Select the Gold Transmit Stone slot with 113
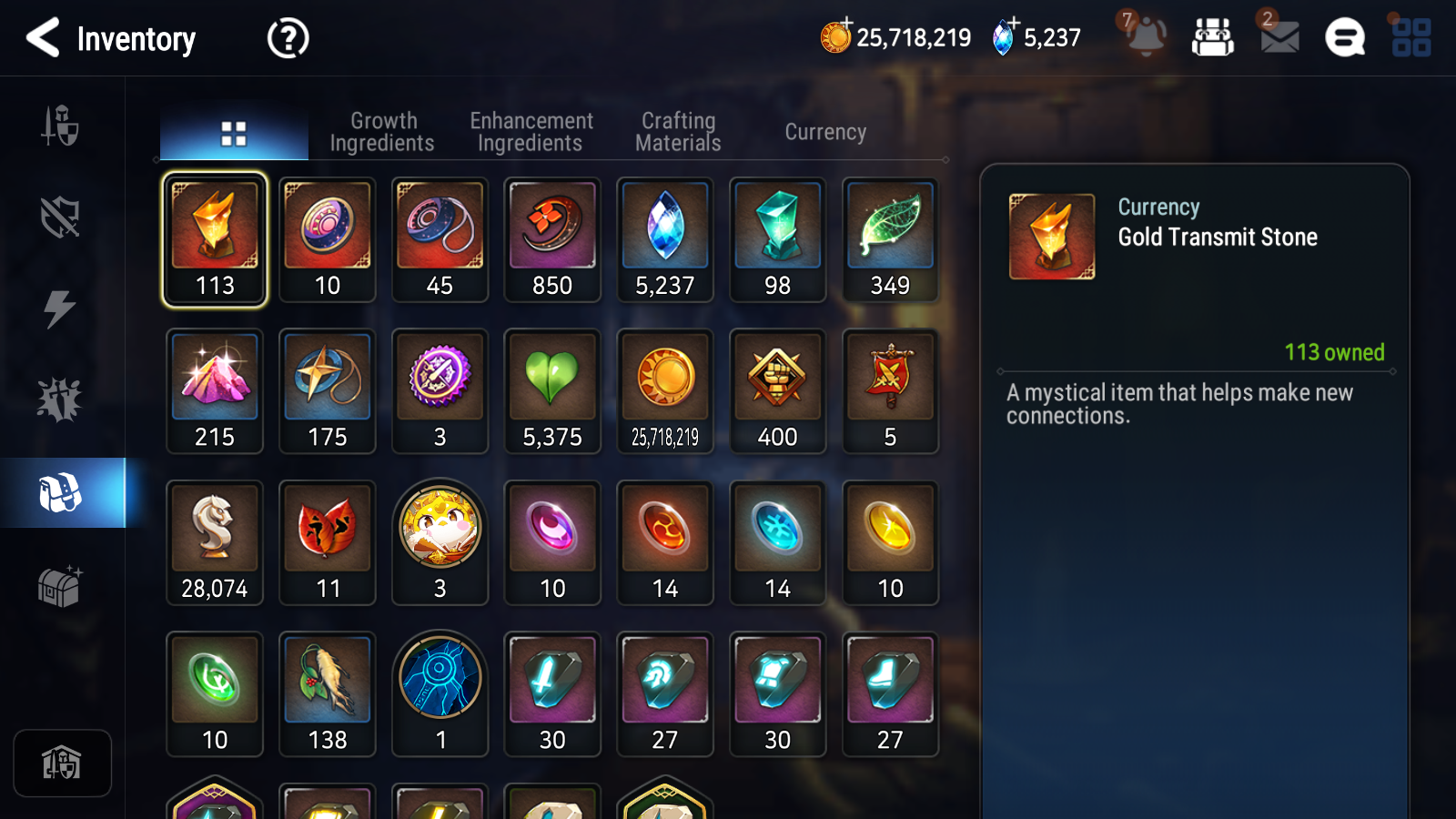The width and height of the screenshot is (1456, 819). tap(215, 239)
